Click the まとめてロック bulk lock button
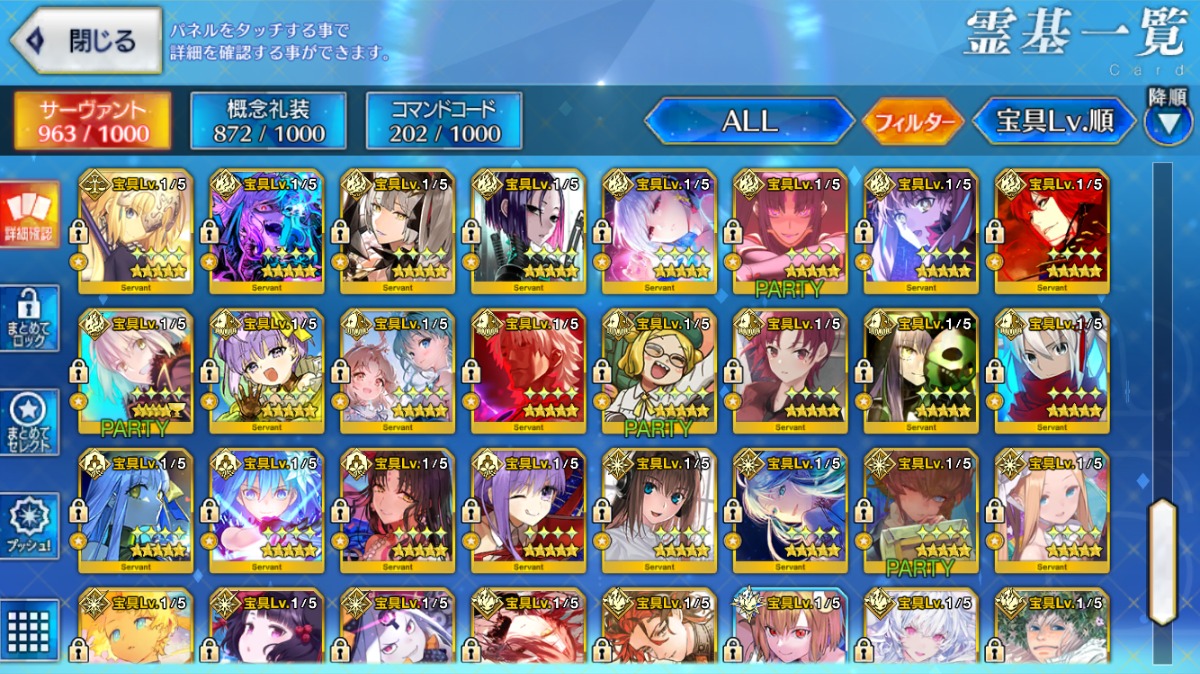The width and height of the screenshot is (1200, 674). point(29,318)
